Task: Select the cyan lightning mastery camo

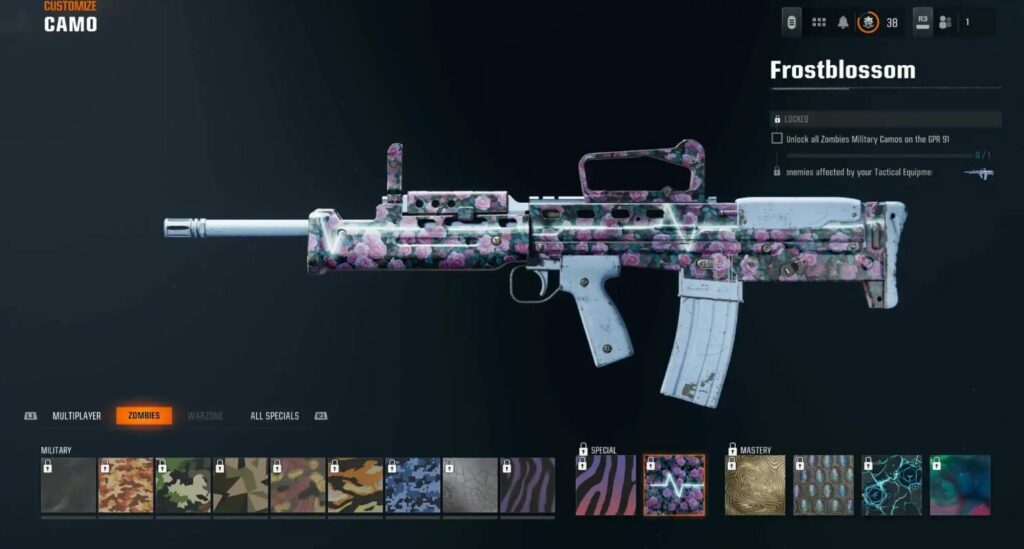Action: coord(891,485)
